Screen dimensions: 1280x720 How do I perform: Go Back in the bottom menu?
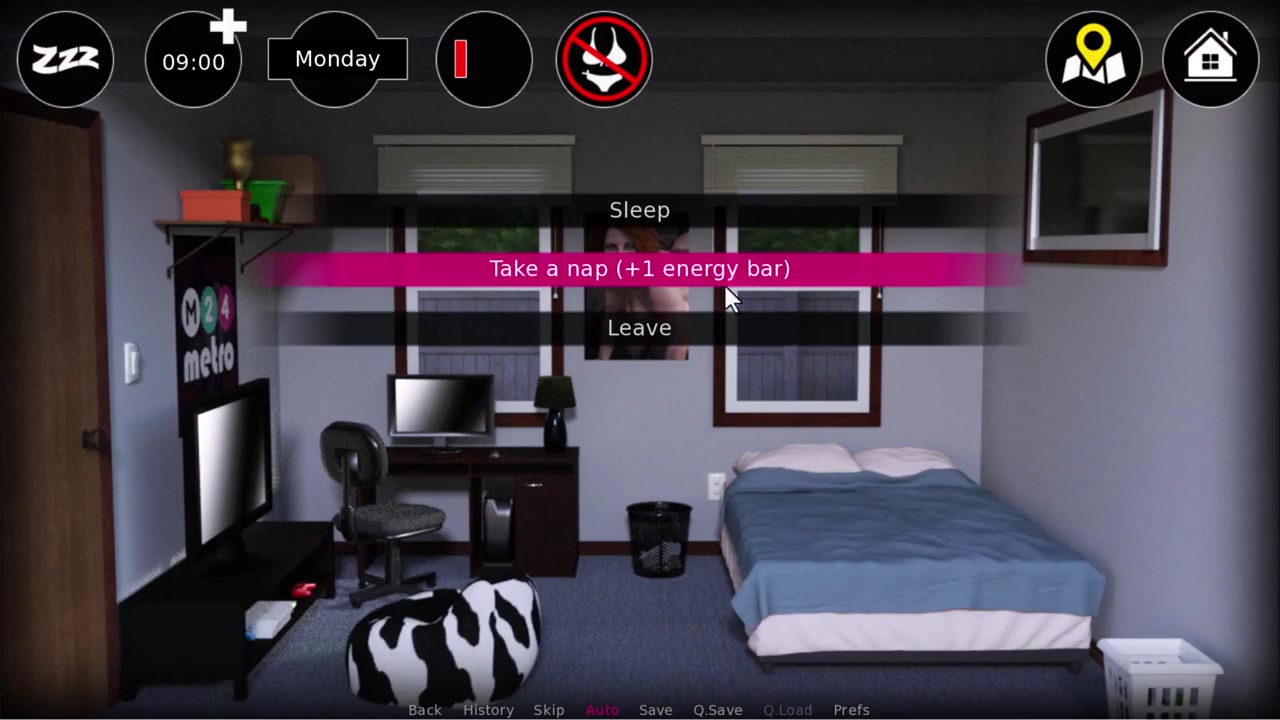click(x=425, y=710)
